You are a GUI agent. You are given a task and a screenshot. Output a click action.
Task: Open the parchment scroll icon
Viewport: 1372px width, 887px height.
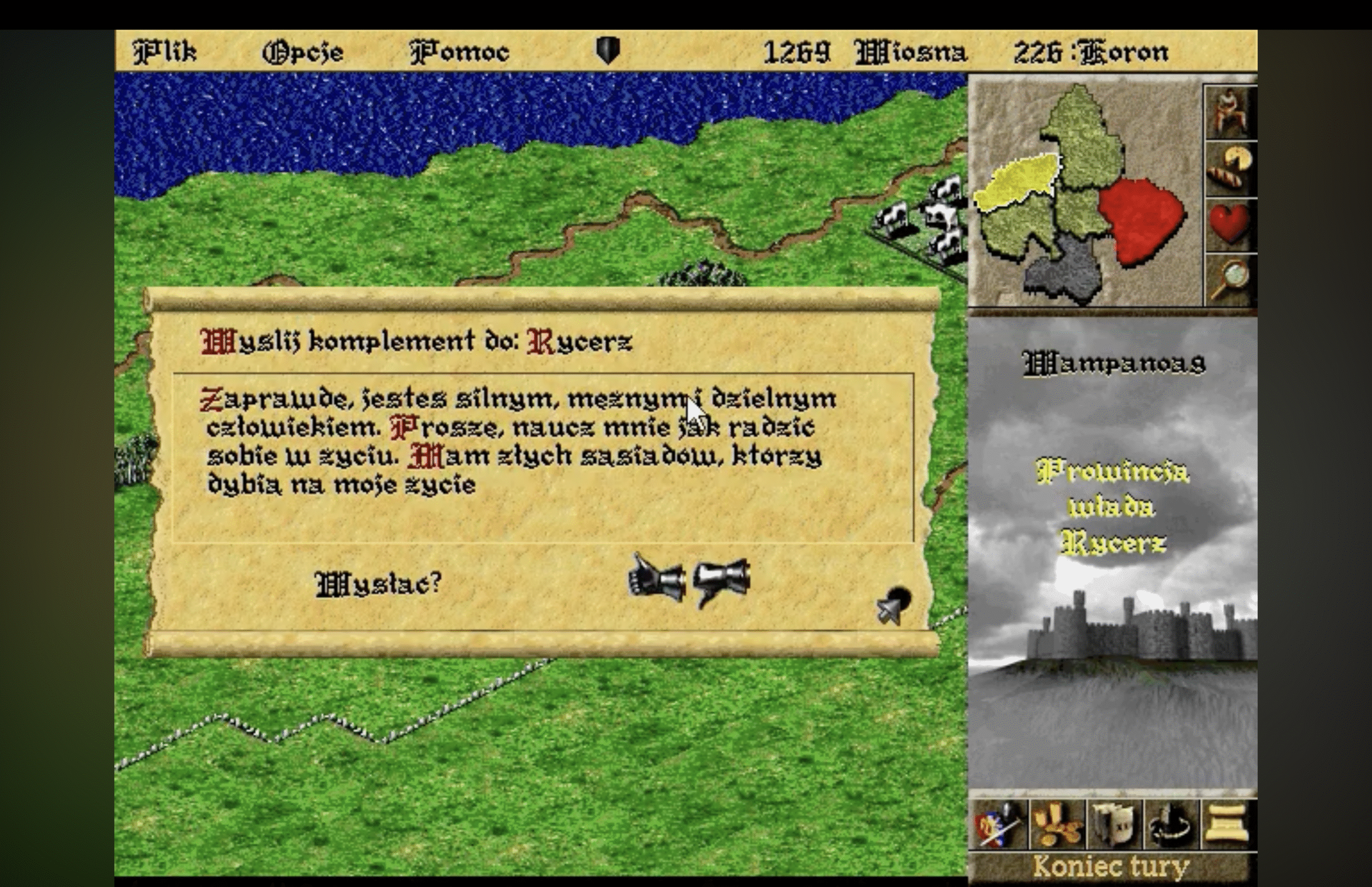1228,824
